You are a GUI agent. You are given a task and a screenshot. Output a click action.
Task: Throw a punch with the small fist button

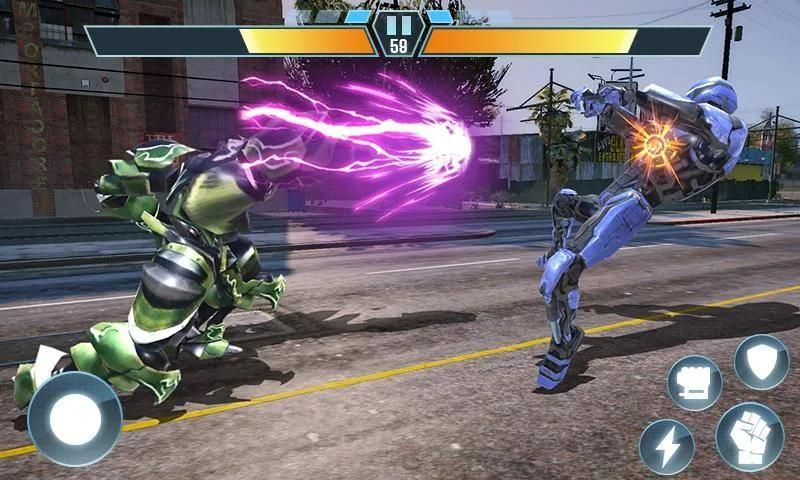[694, 383]
